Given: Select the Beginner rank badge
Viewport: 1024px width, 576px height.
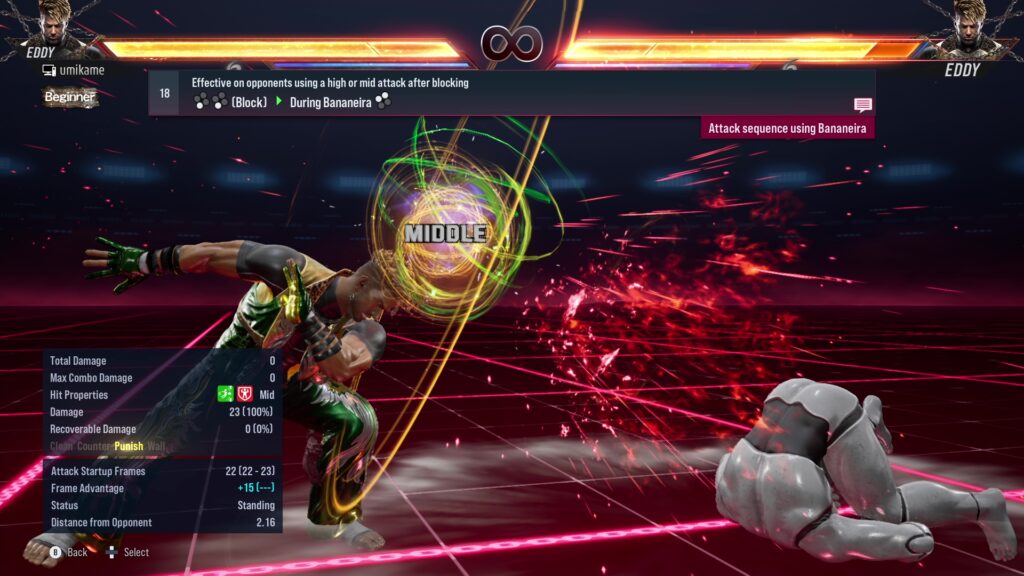Looking at the screenshot, I should (70, 97).
